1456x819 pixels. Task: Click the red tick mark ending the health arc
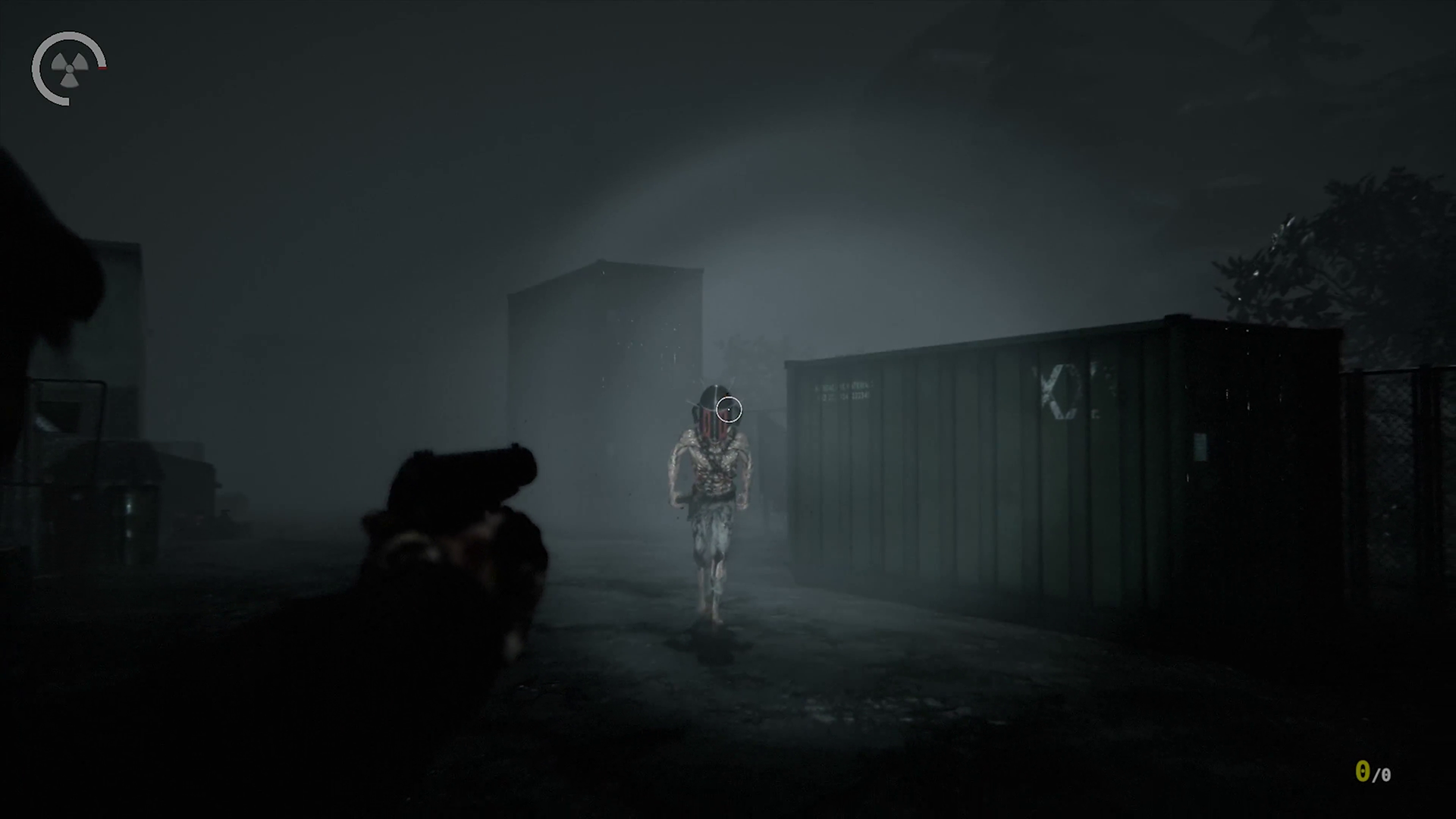click(x=102, y=68)
